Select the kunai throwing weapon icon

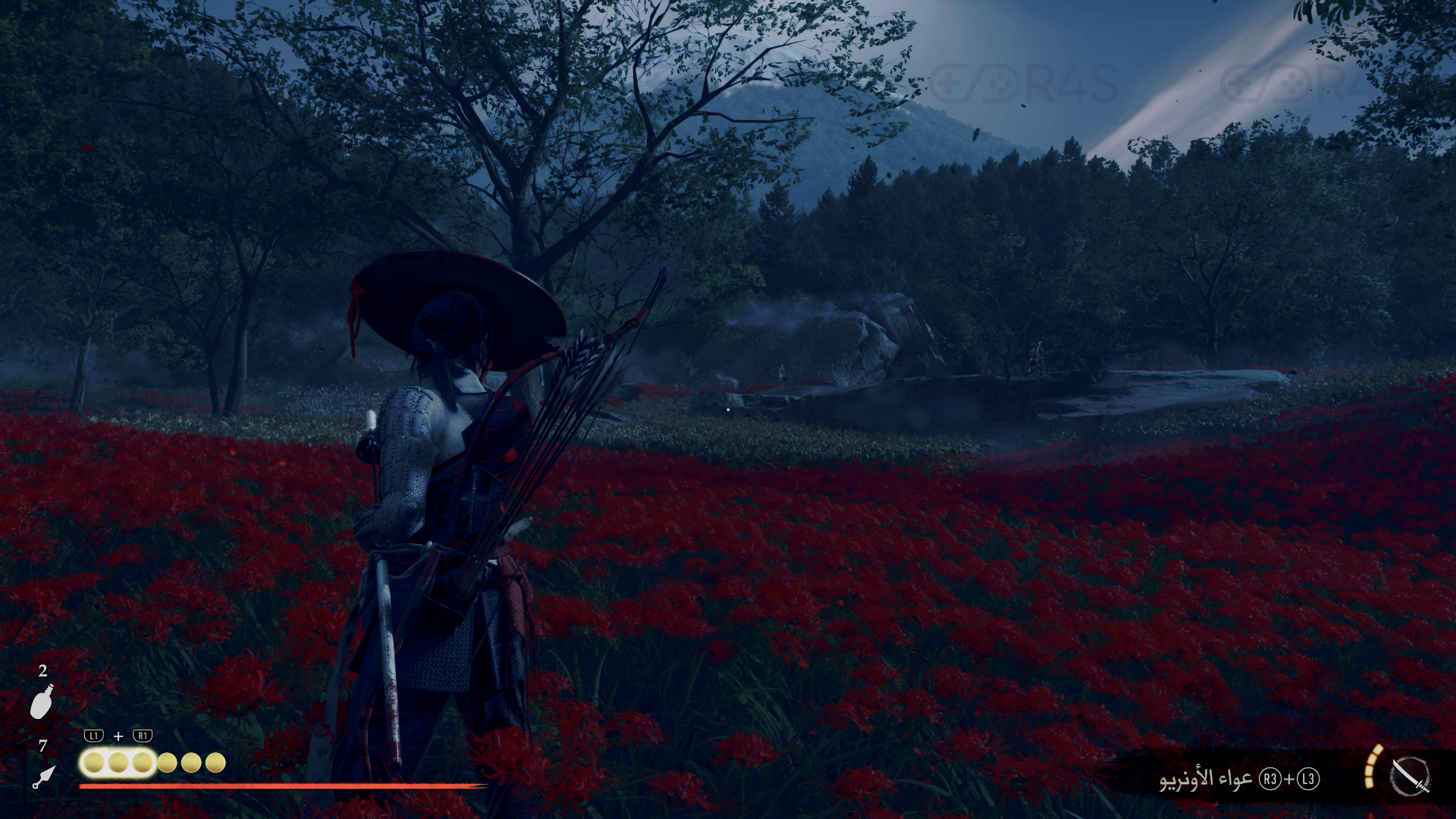point(44,777)
